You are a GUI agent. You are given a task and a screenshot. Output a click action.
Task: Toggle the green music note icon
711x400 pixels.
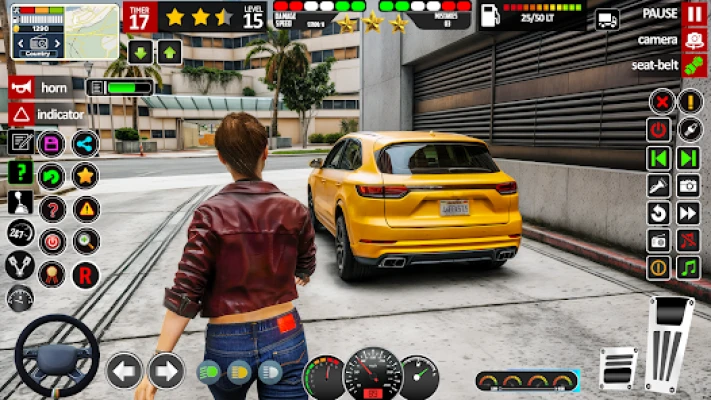[x=688, y=267]
